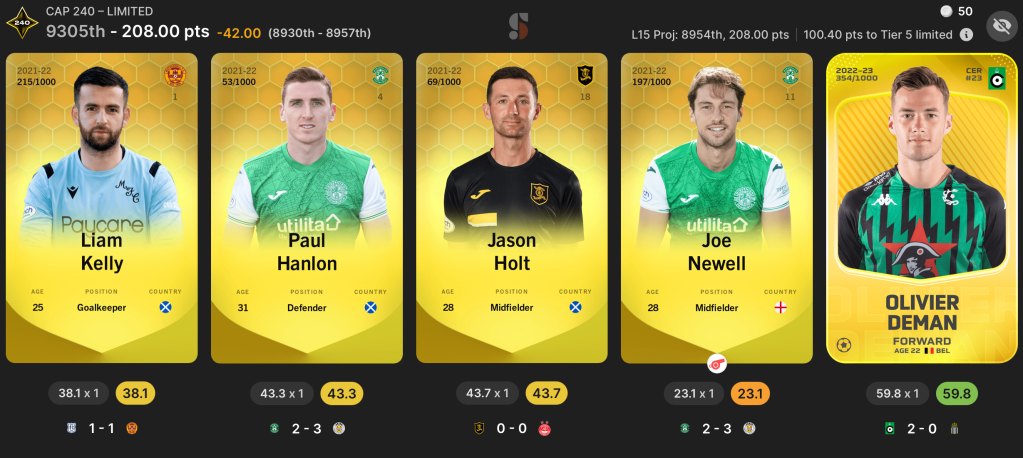
Task: Open Joe Newell's orange 23.1 score pill
Action: coord(750,393)
